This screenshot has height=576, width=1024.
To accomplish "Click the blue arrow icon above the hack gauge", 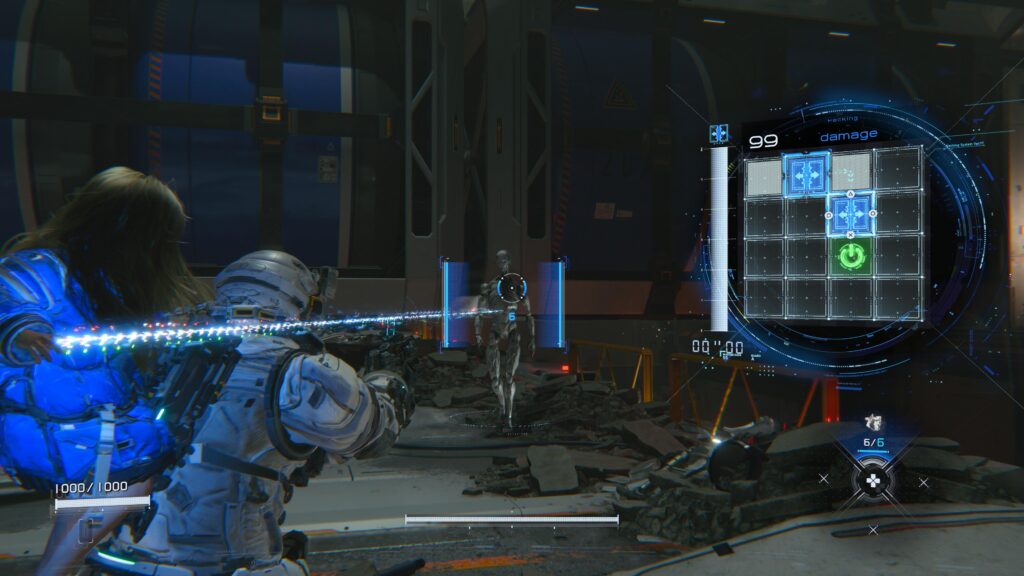I will point(718,133).
